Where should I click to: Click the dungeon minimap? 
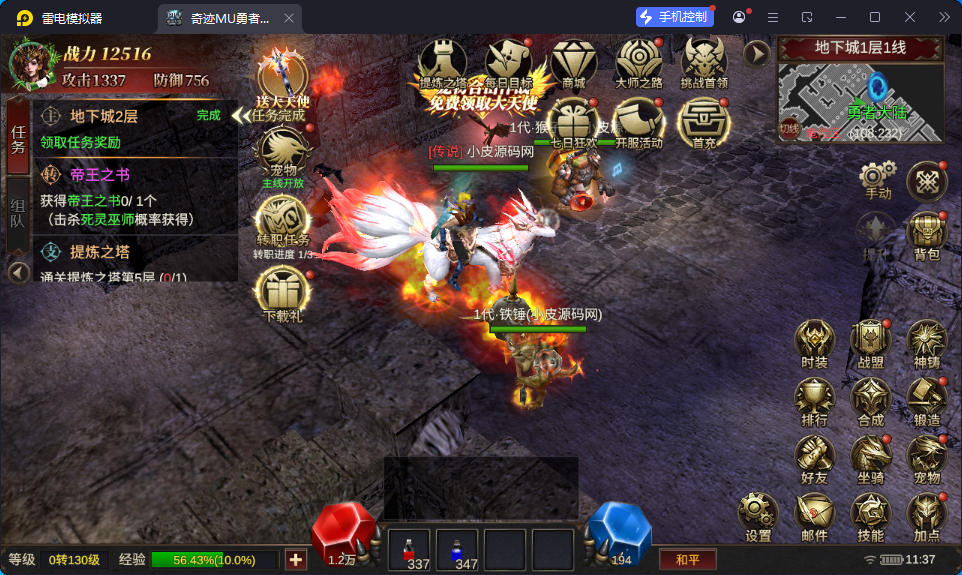tap(860, 102)
